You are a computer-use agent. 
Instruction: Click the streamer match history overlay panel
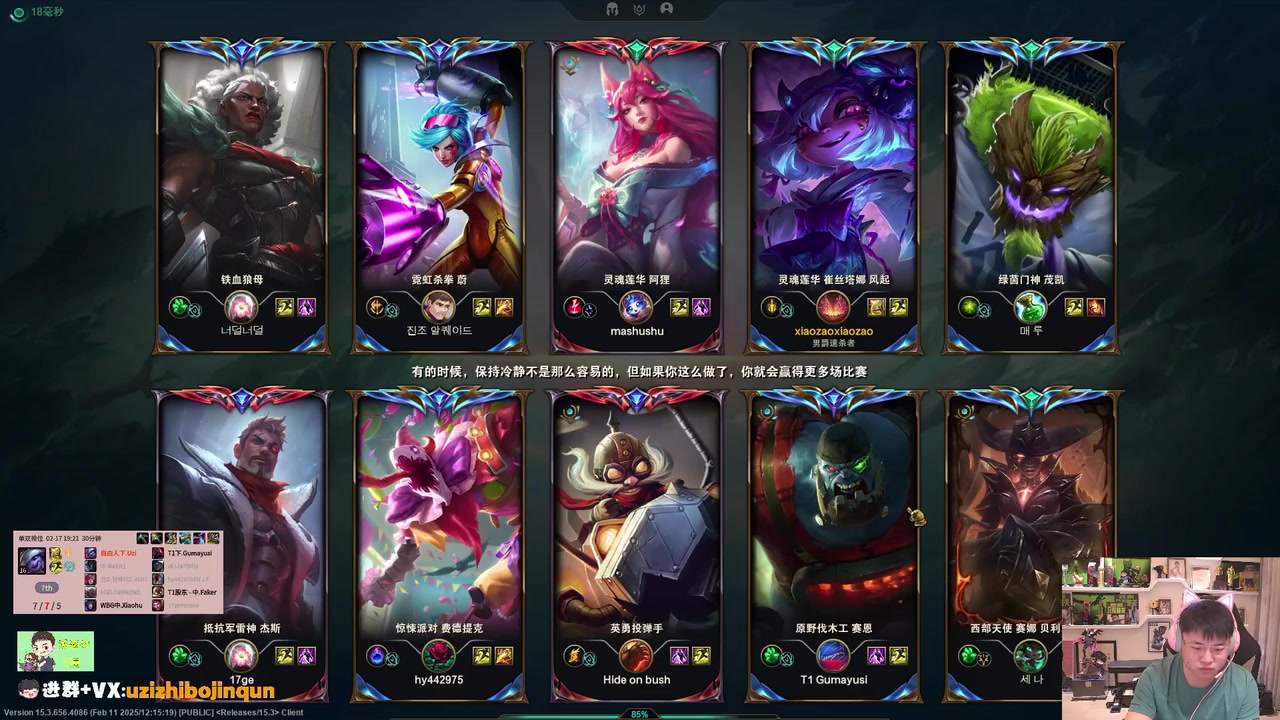coord(118,572)
